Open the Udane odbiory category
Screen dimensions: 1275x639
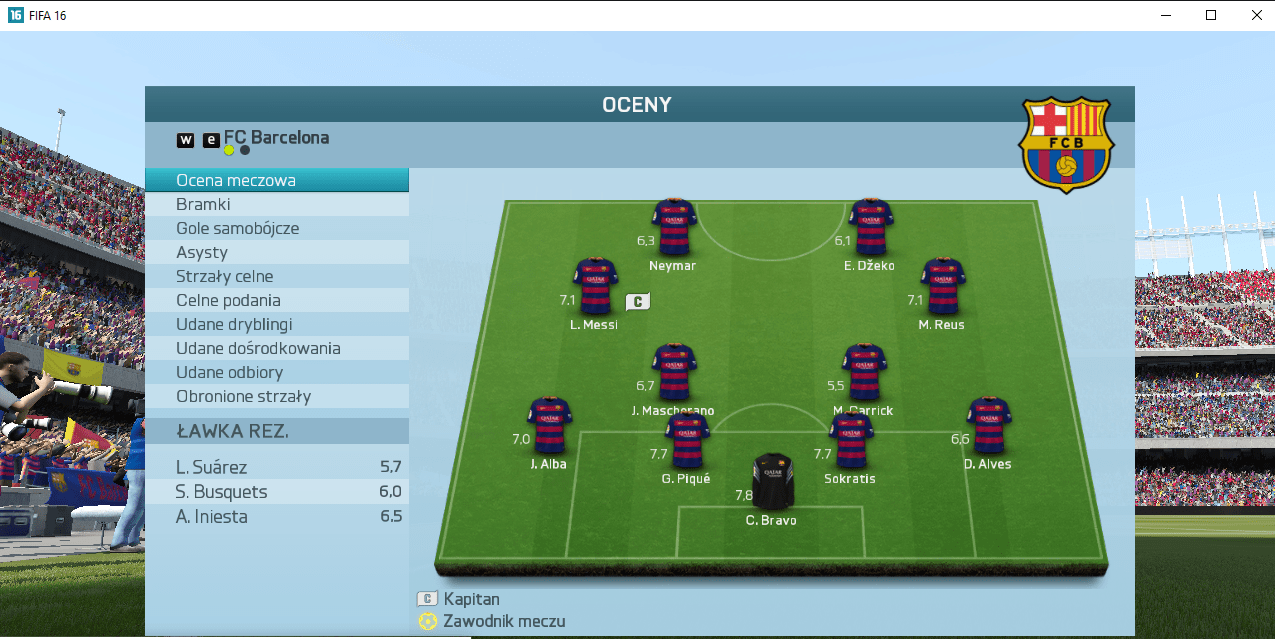click(x=276, y=372)
